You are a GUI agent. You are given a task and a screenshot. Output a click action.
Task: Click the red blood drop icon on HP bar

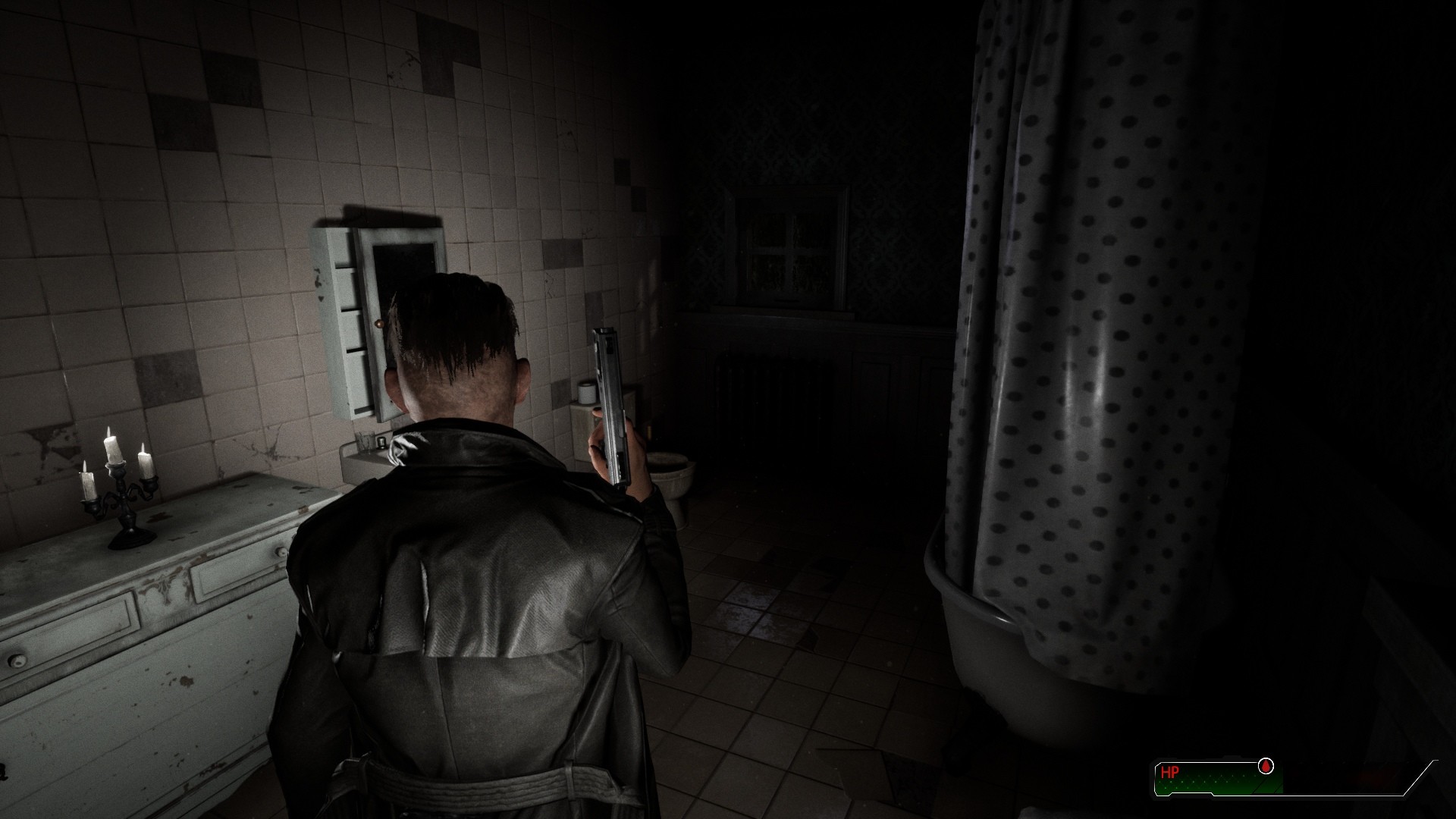[x=1266, y=766]
